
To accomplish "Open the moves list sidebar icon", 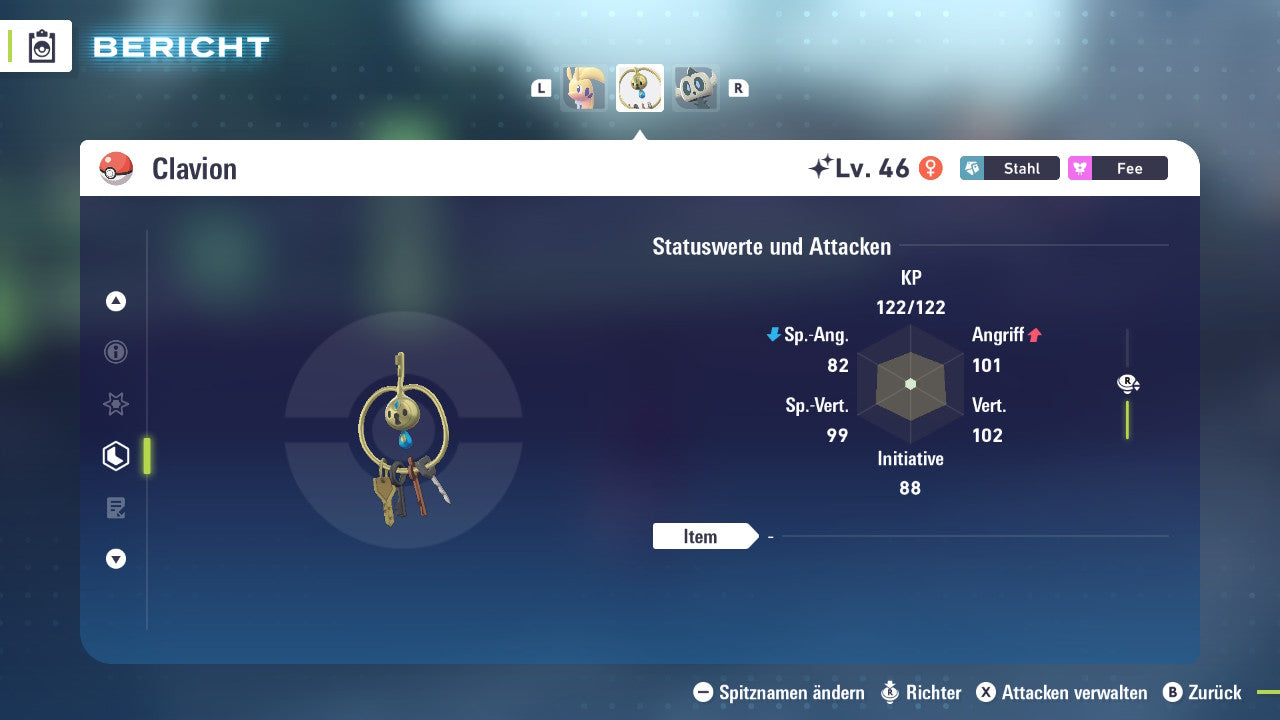I will (x=115, y=507).
